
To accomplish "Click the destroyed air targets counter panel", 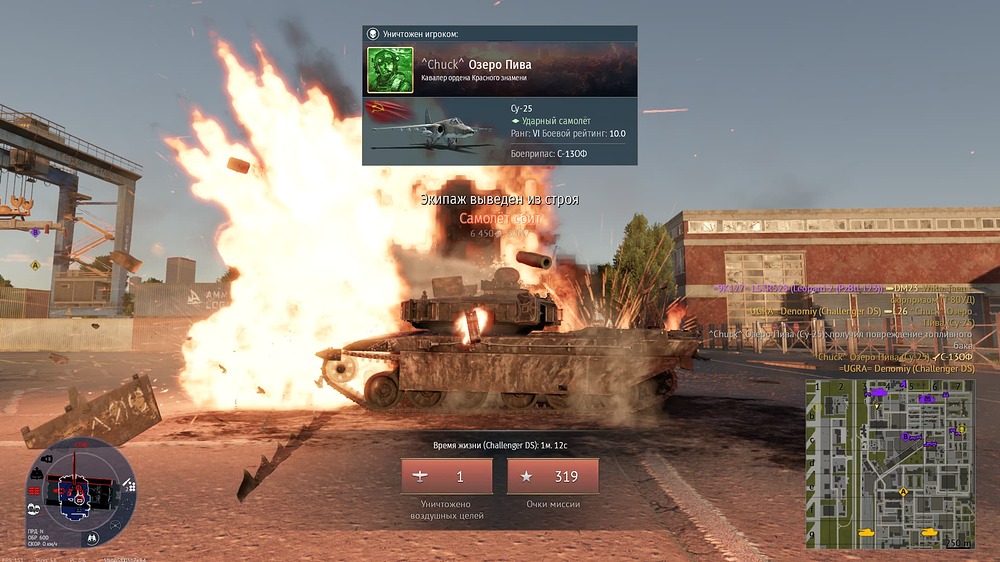I will (x=446, y=477).
